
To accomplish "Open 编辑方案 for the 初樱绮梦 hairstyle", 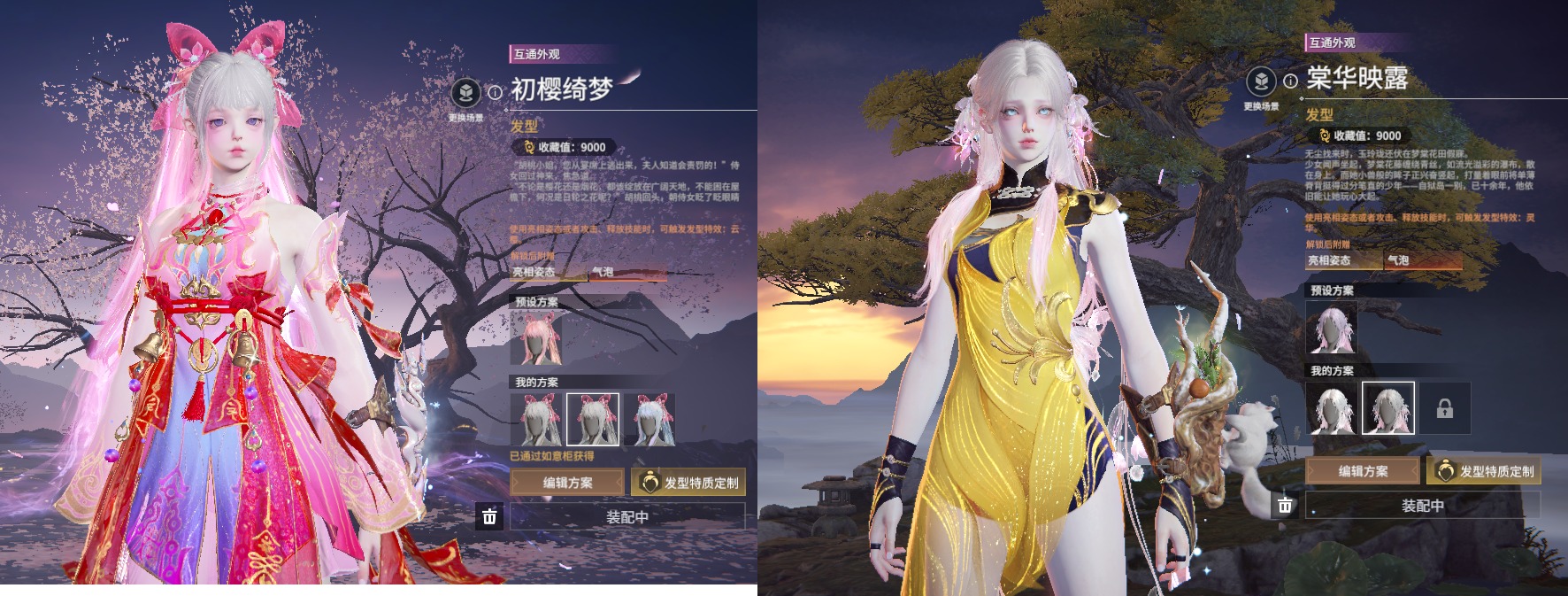I will click(x=568, y=483).
